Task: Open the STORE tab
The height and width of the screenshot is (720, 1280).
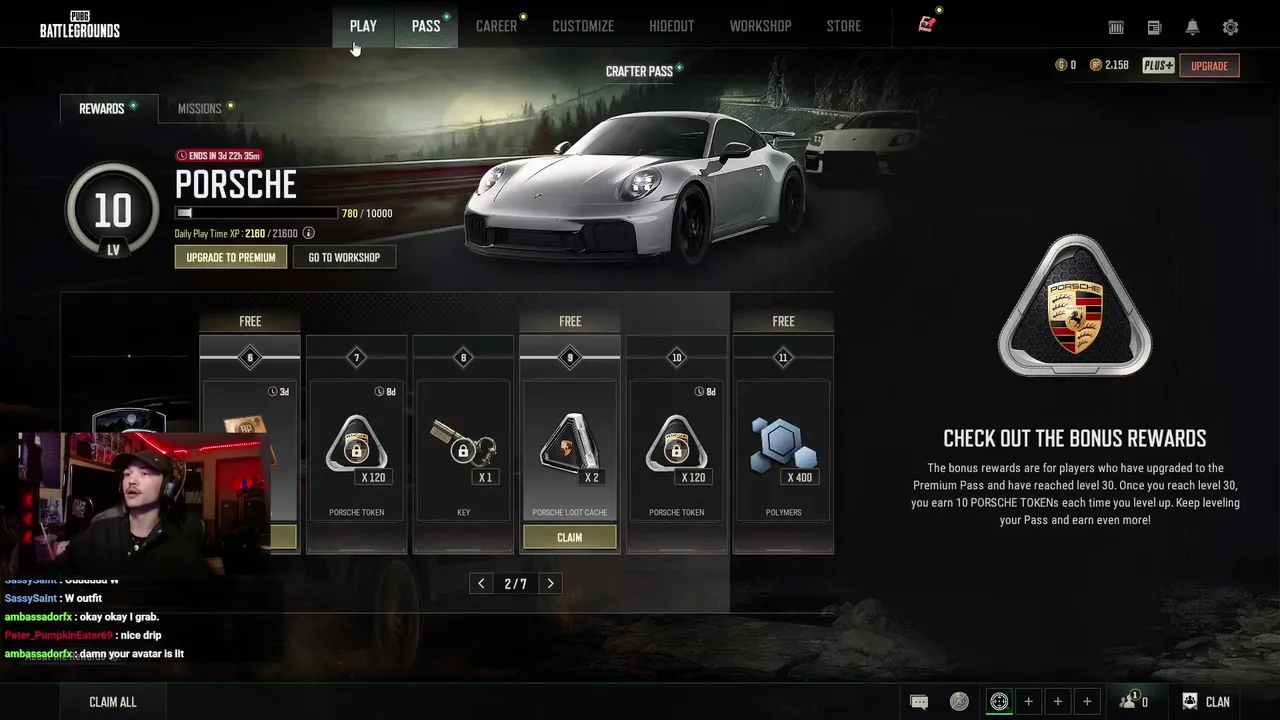Action: (x=843, y=26)
